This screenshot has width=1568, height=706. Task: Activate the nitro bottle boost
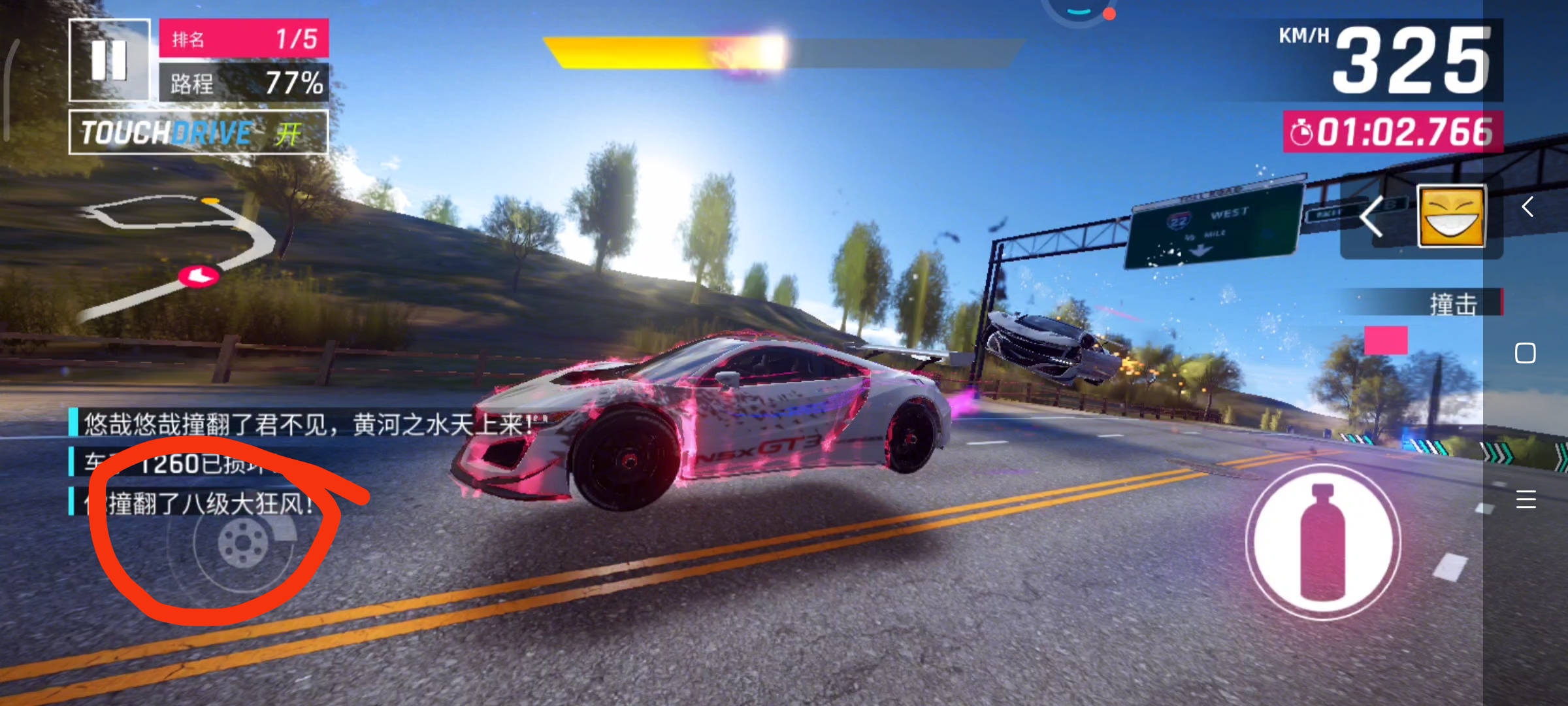point(1323,542)
